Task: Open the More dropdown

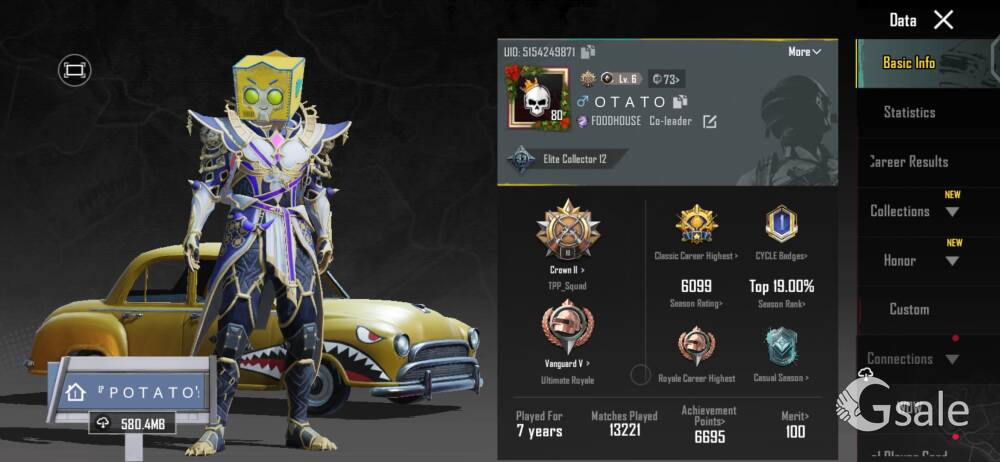Action: click(804, 52)
